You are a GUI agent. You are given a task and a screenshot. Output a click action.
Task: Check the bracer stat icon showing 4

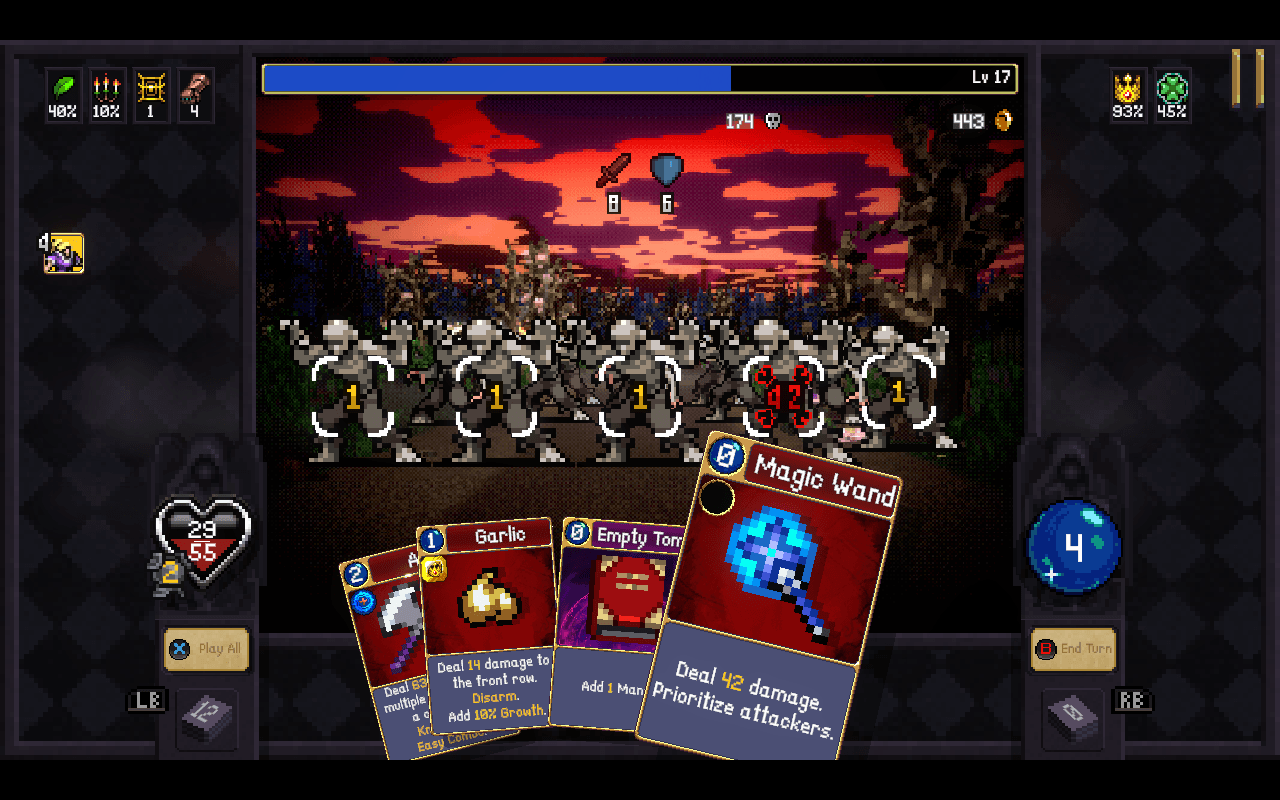[x=194, y=94]
